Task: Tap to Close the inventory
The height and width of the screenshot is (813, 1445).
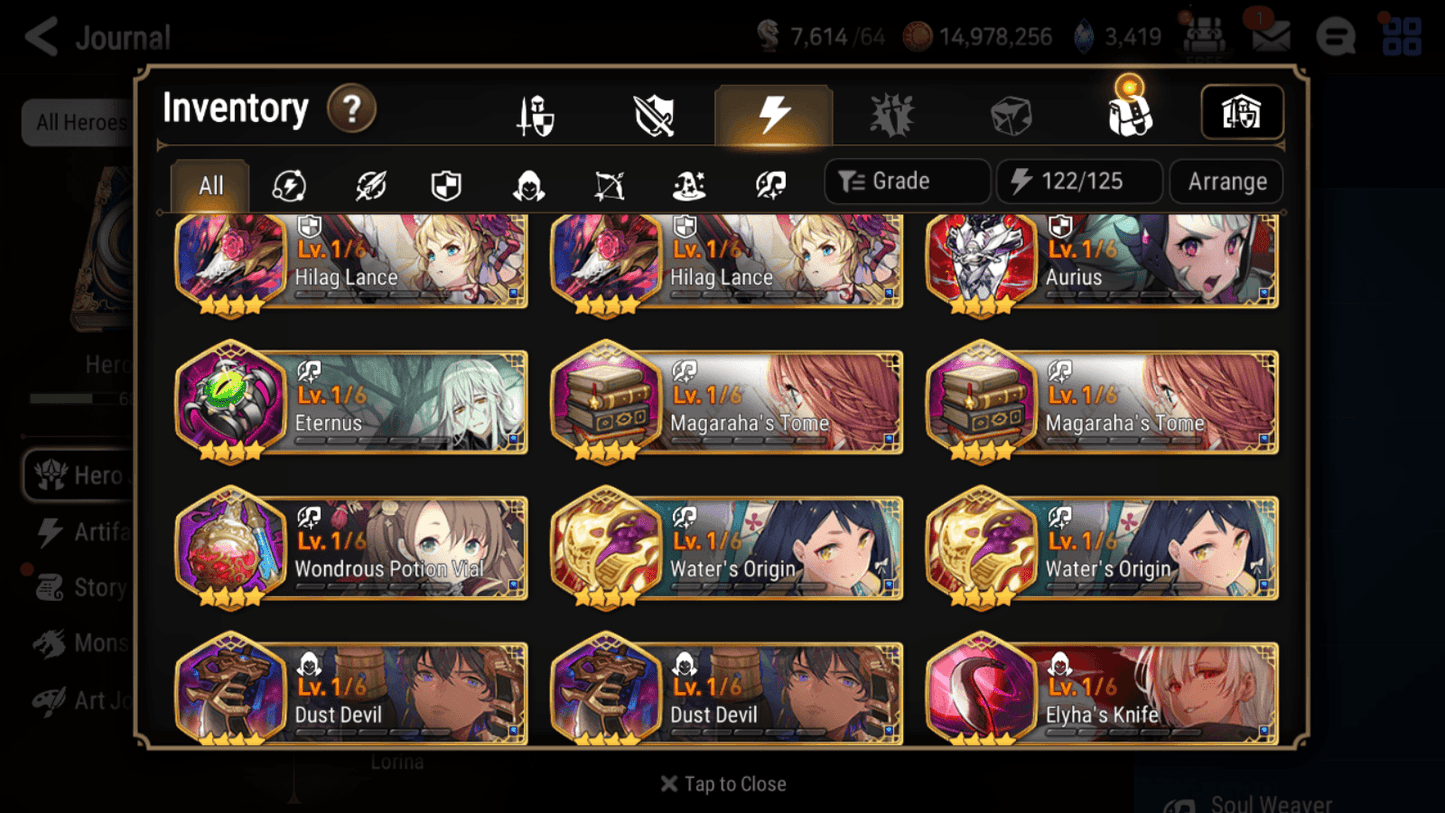Action: [722, 784]
